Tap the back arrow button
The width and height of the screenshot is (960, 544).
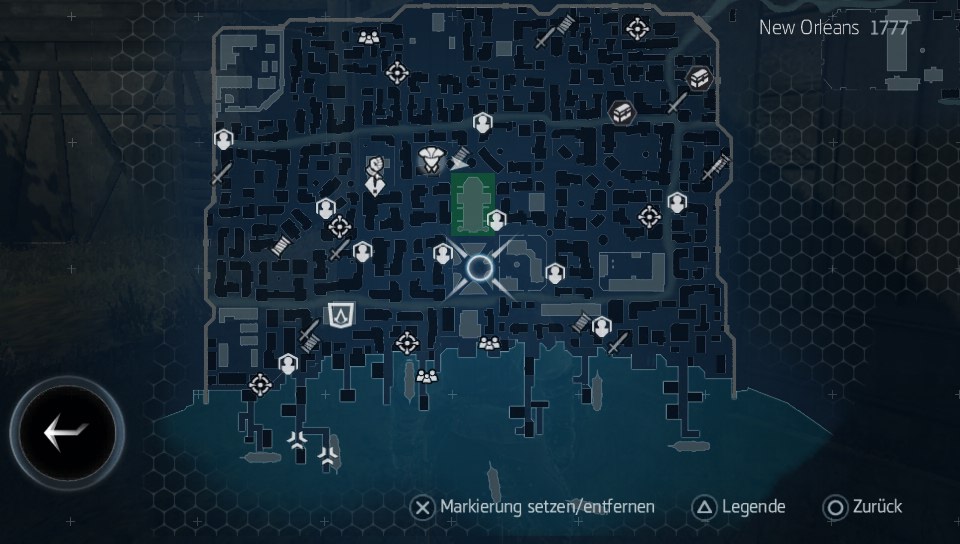[x=67, y=433]
